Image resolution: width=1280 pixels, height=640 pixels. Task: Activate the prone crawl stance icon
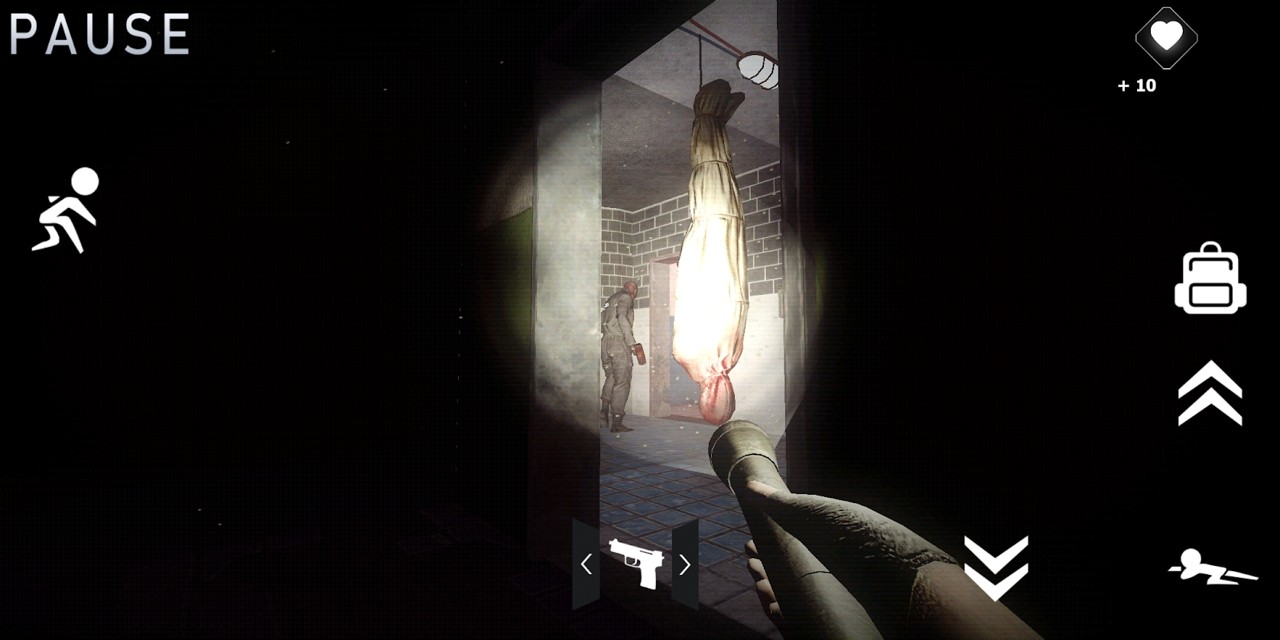point(1213,567)
